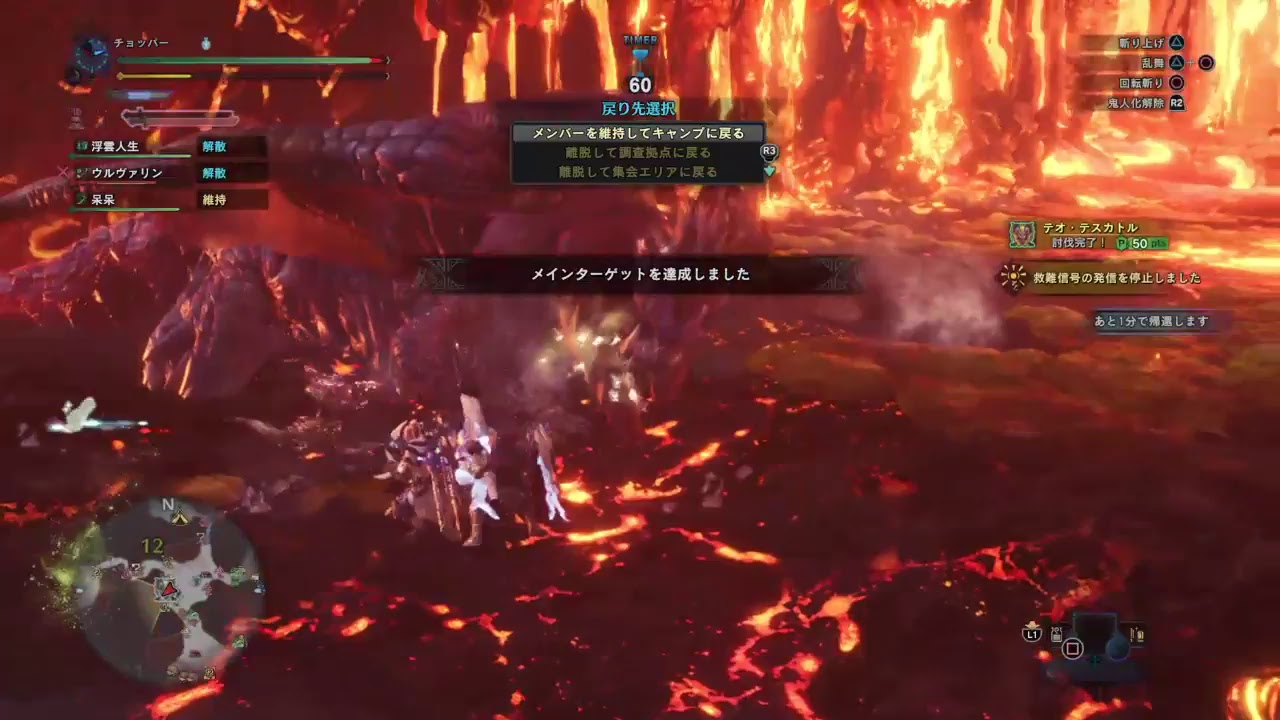Select the trap tool icon beside the item slot
The image size is (1280, 720).
point(1055,633)
